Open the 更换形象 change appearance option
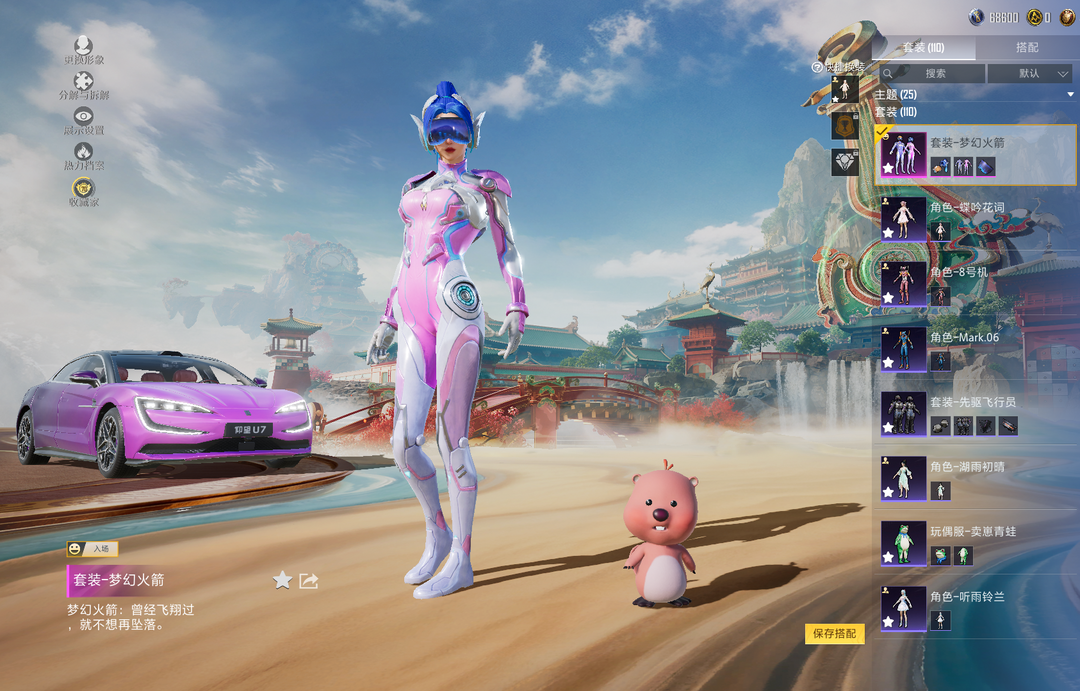 click(x=83, y=49)
